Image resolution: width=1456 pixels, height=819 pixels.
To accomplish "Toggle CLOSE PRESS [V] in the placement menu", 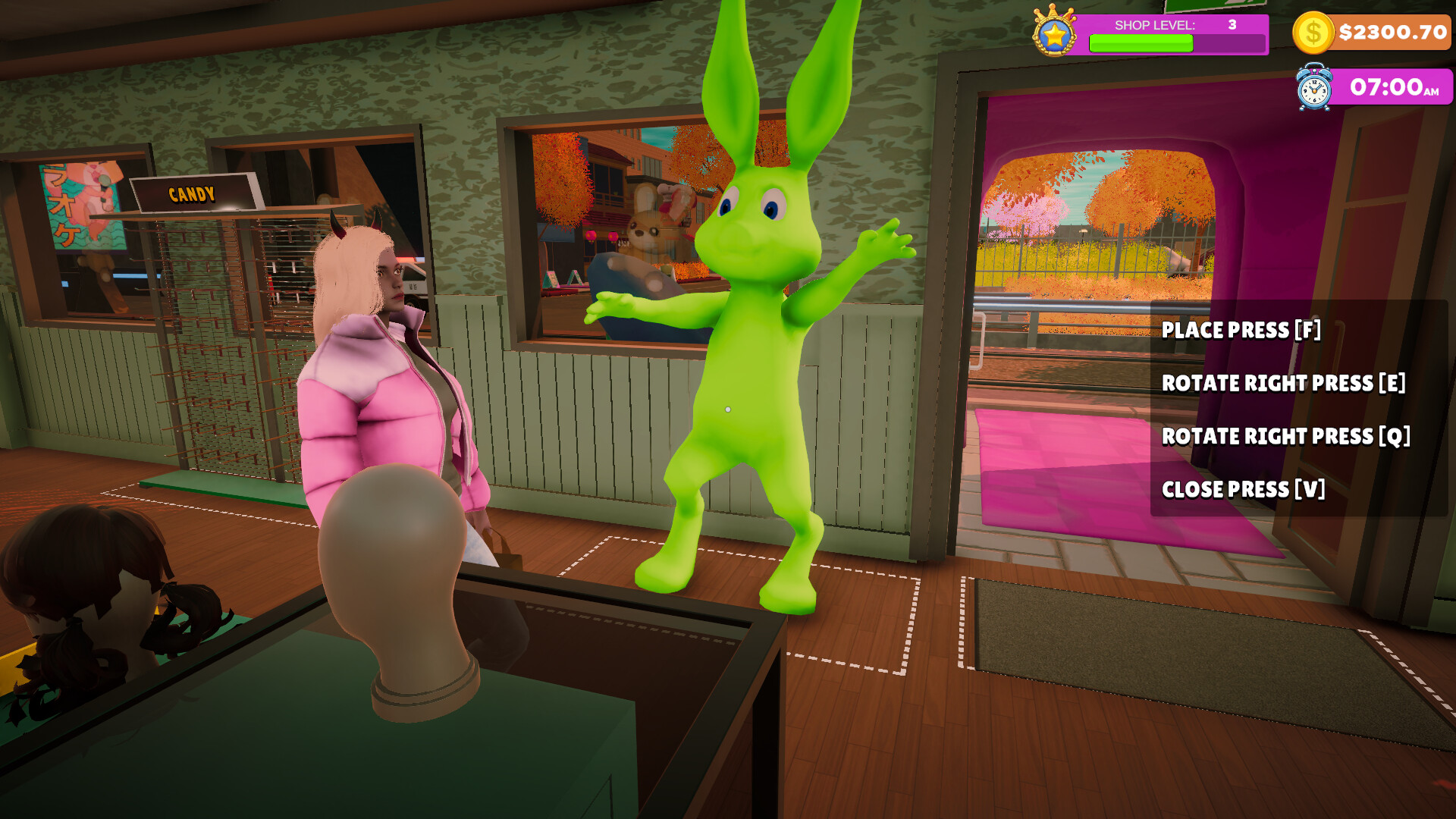I will coord(1242,490).
